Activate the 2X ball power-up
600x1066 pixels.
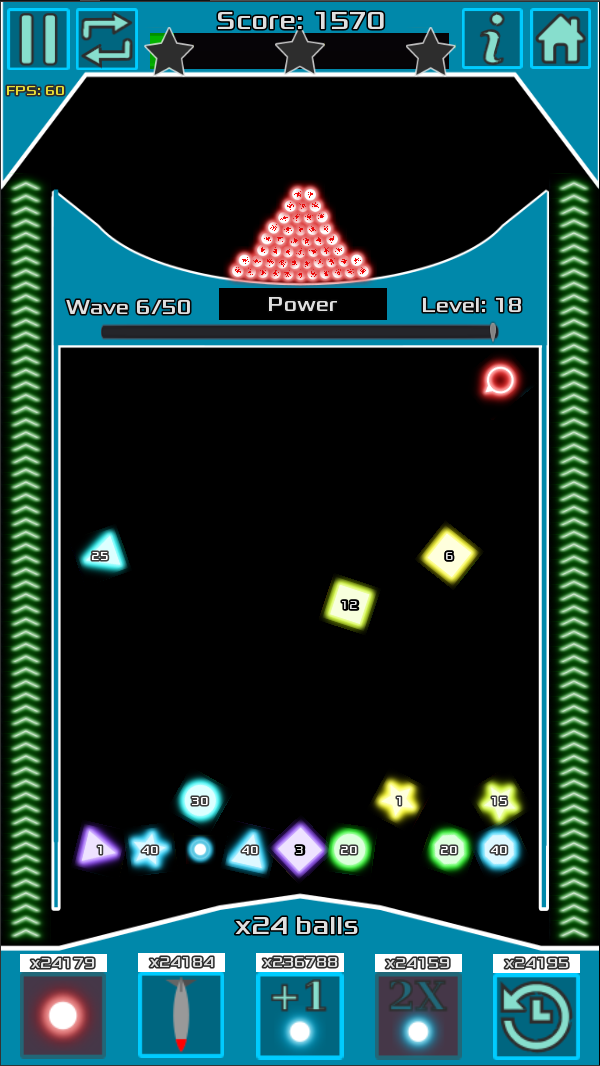point(418,1015)
